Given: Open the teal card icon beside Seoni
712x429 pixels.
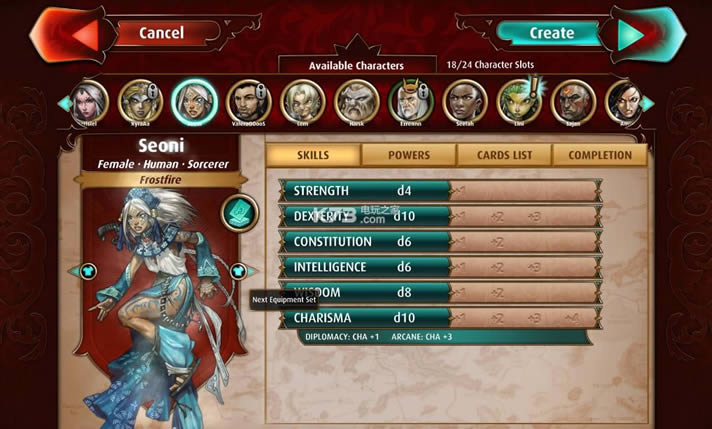Looking at the screenshot, I should click(239, 212).
